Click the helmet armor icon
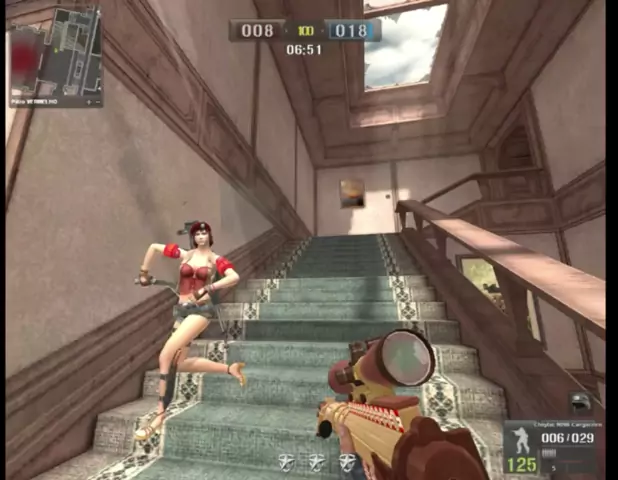The height and width of the screenshot is (480, 618). pyautogui.click(x=581, y=403)
